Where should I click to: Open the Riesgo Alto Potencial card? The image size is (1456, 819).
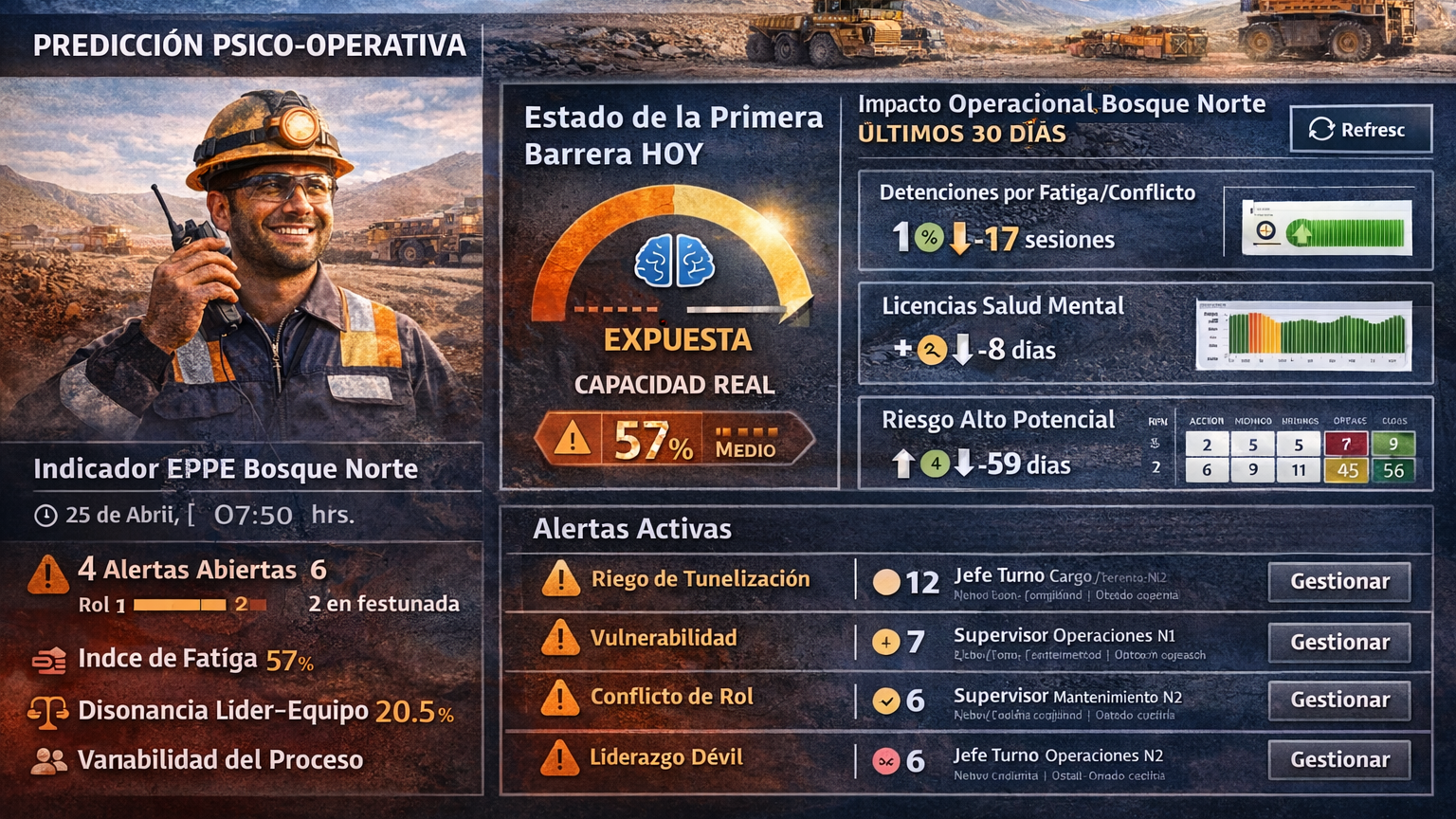tap(998, 420)
